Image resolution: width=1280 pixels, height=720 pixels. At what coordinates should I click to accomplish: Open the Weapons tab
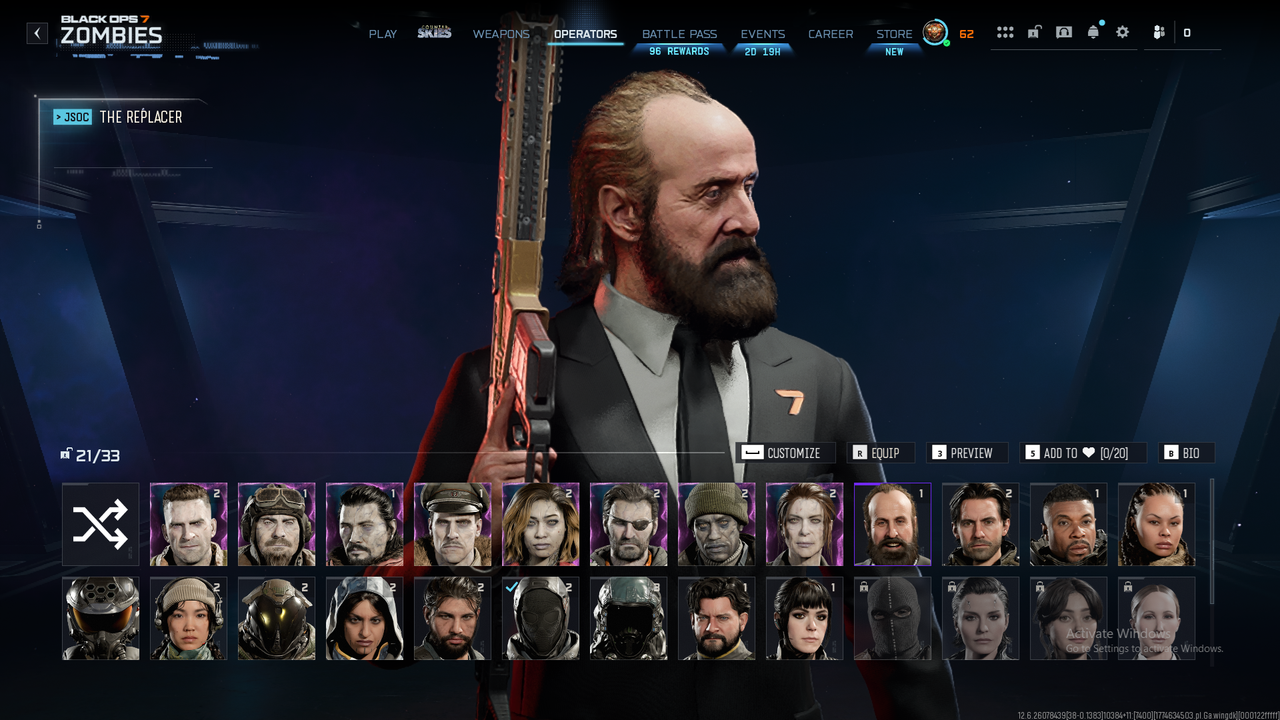click(501, 34)
